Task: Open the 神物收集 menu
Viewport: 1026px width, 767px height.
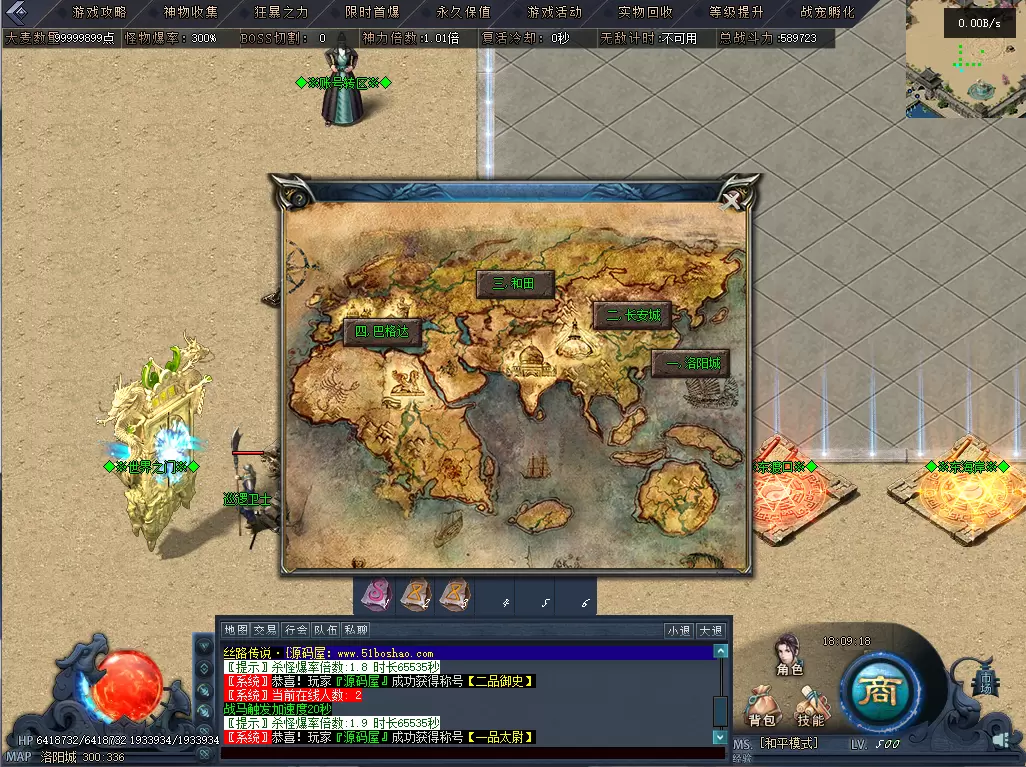Action: tap(190, 13)
